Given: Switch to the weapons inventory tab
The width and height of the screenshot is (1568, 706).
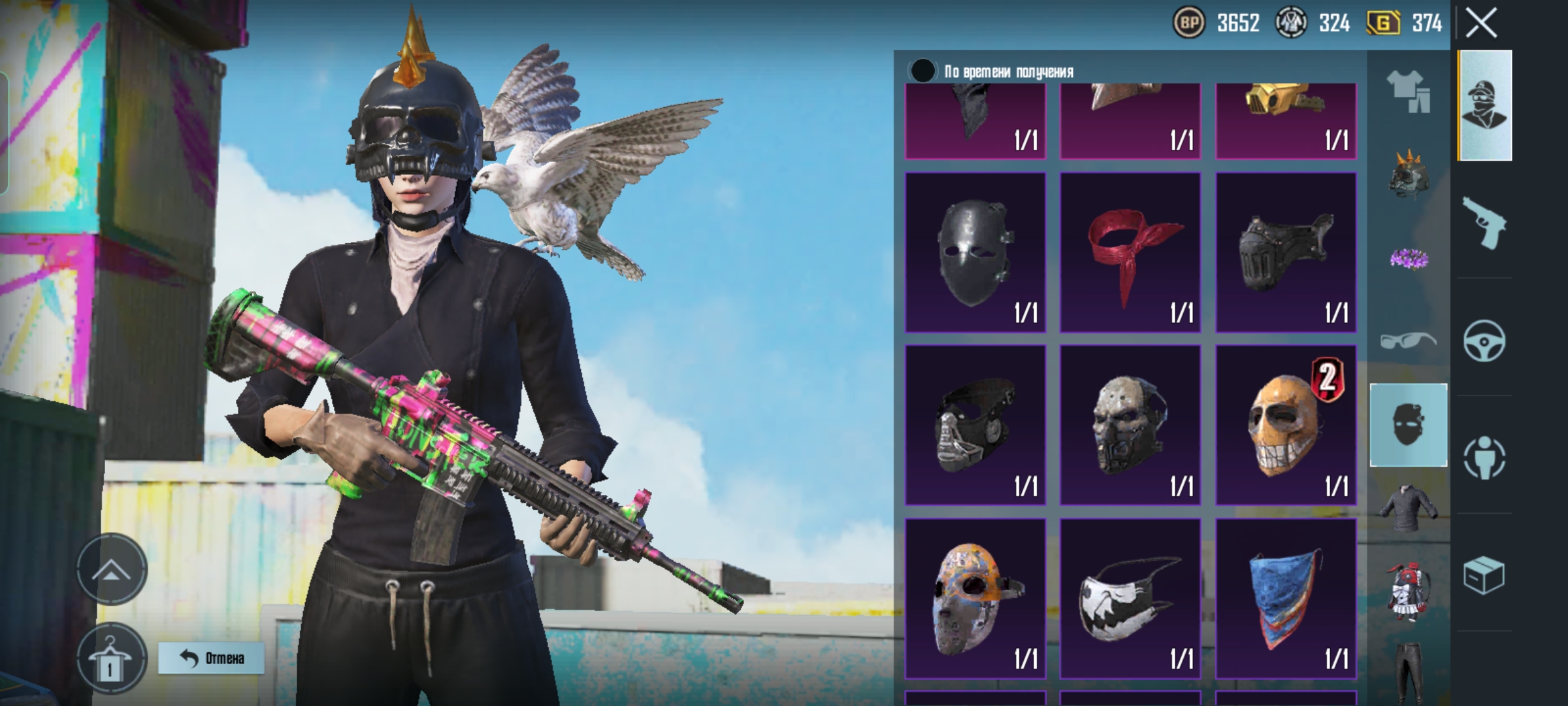Looking at the screenshot, I should (x=1484, y=223).
